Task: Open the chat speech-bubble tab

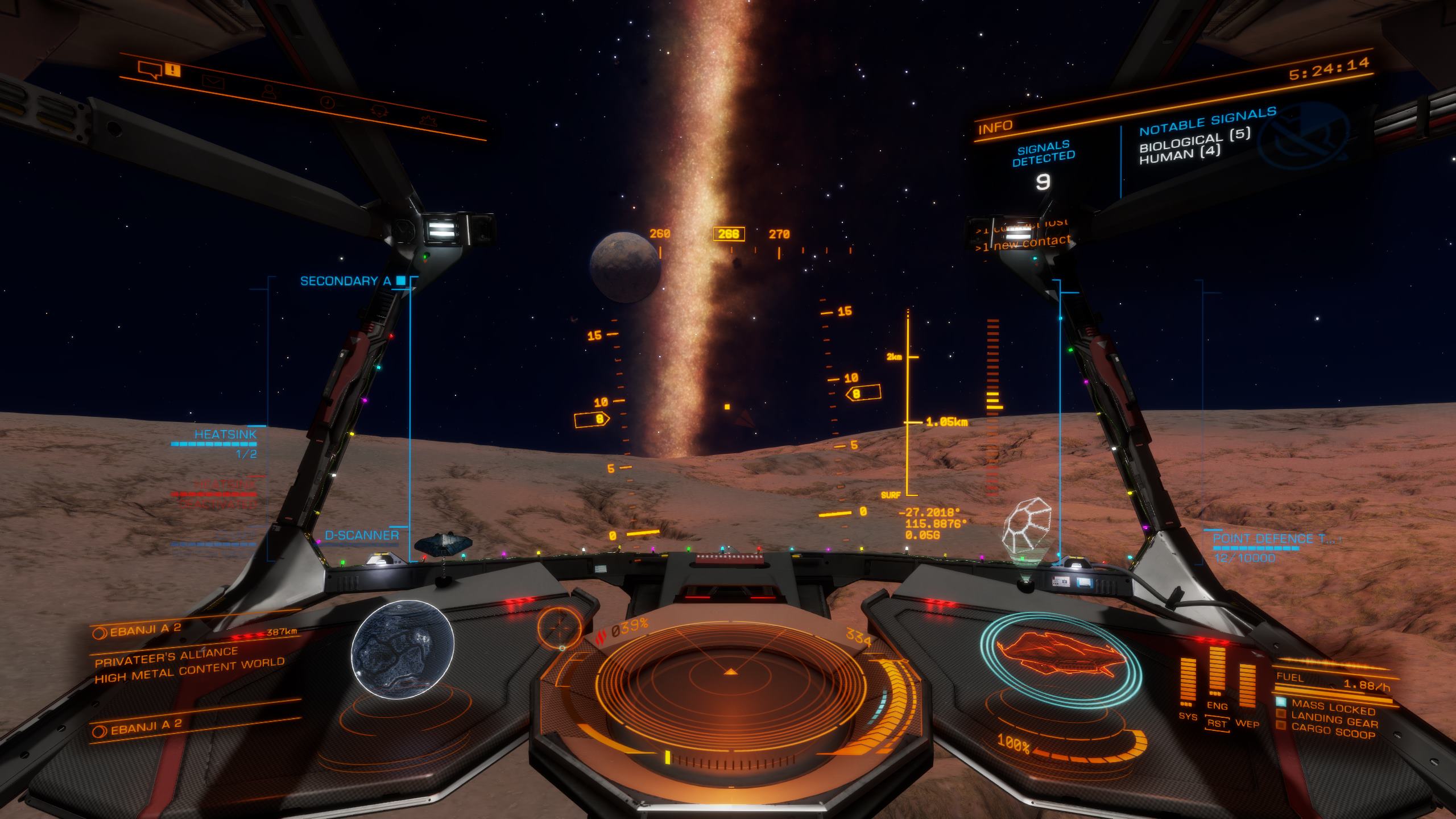Action: 149,71
